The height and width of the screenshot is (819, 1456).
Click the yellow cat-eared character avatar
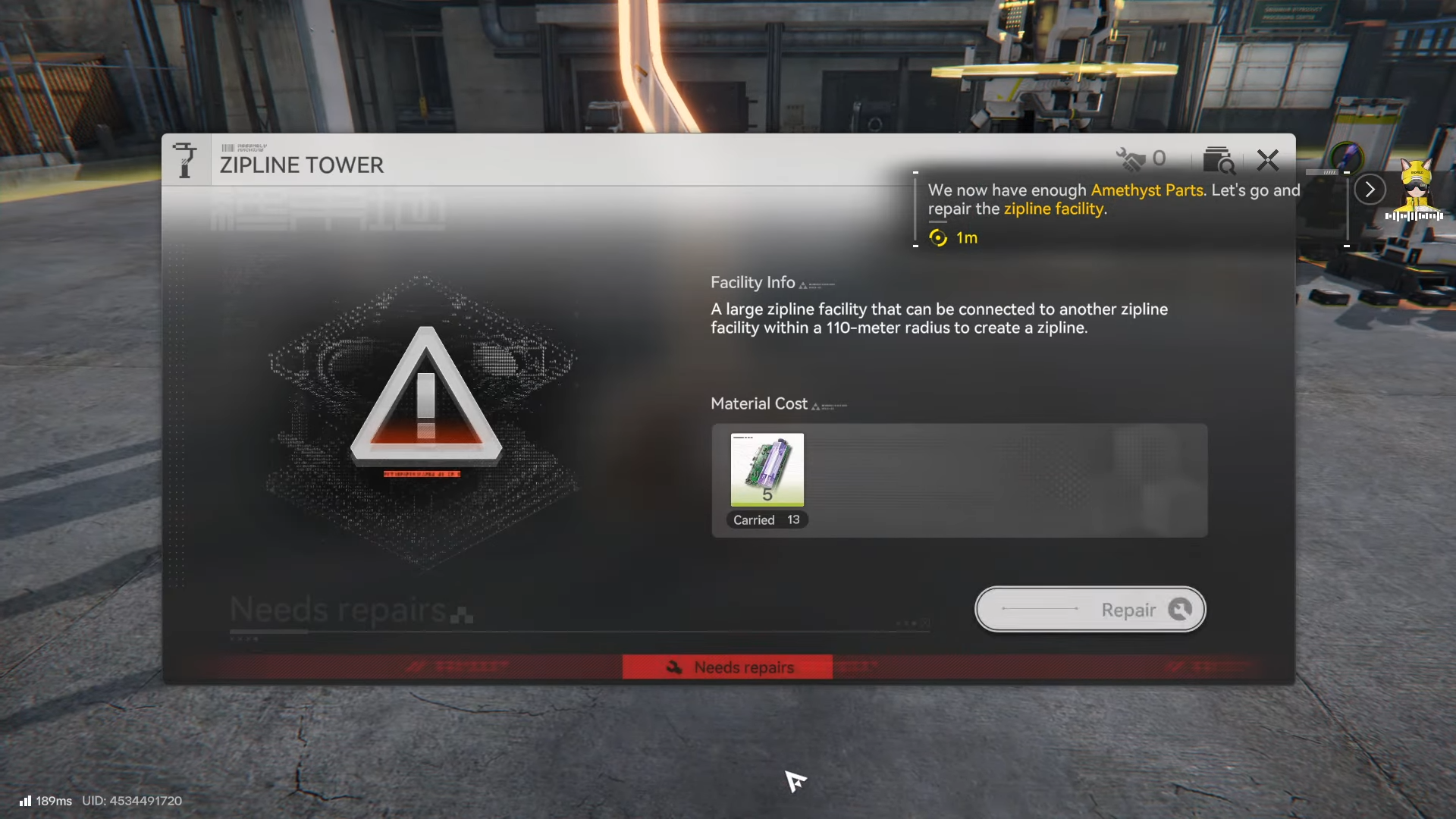coord(1415,187)
